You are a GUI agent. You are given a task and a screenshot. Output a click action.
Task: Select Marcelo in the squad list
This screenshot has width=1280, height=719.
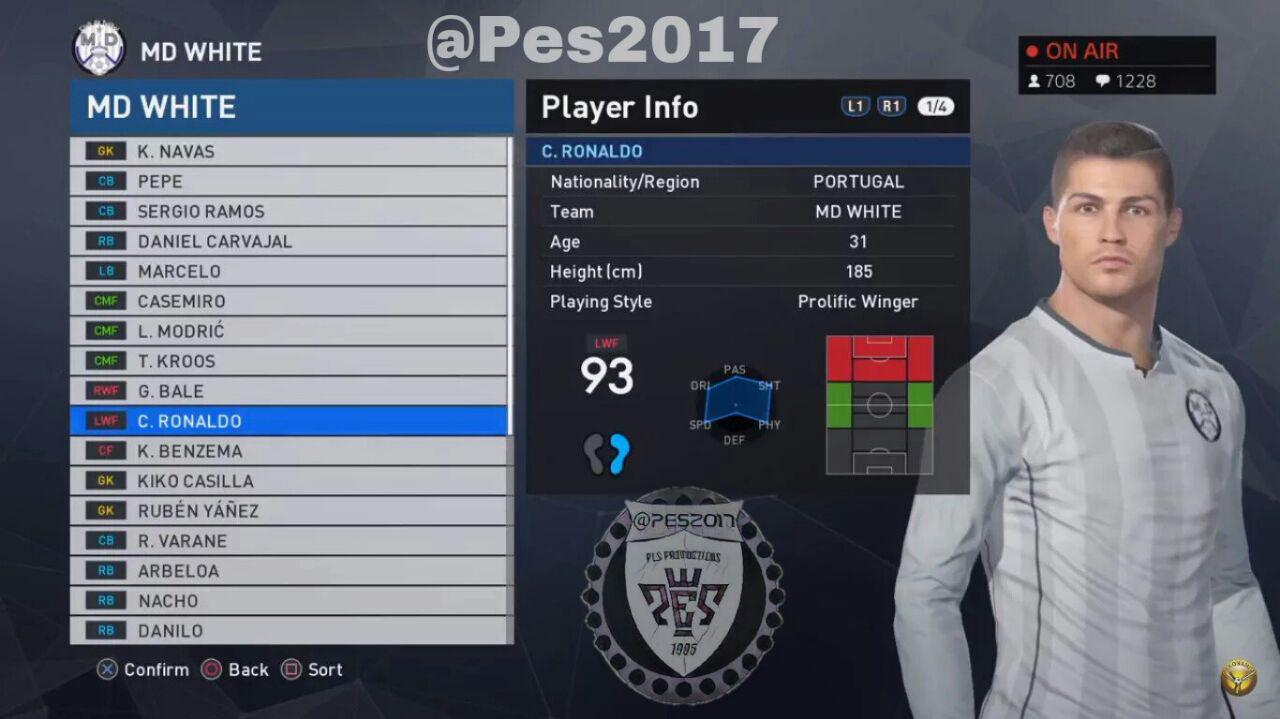288,271
